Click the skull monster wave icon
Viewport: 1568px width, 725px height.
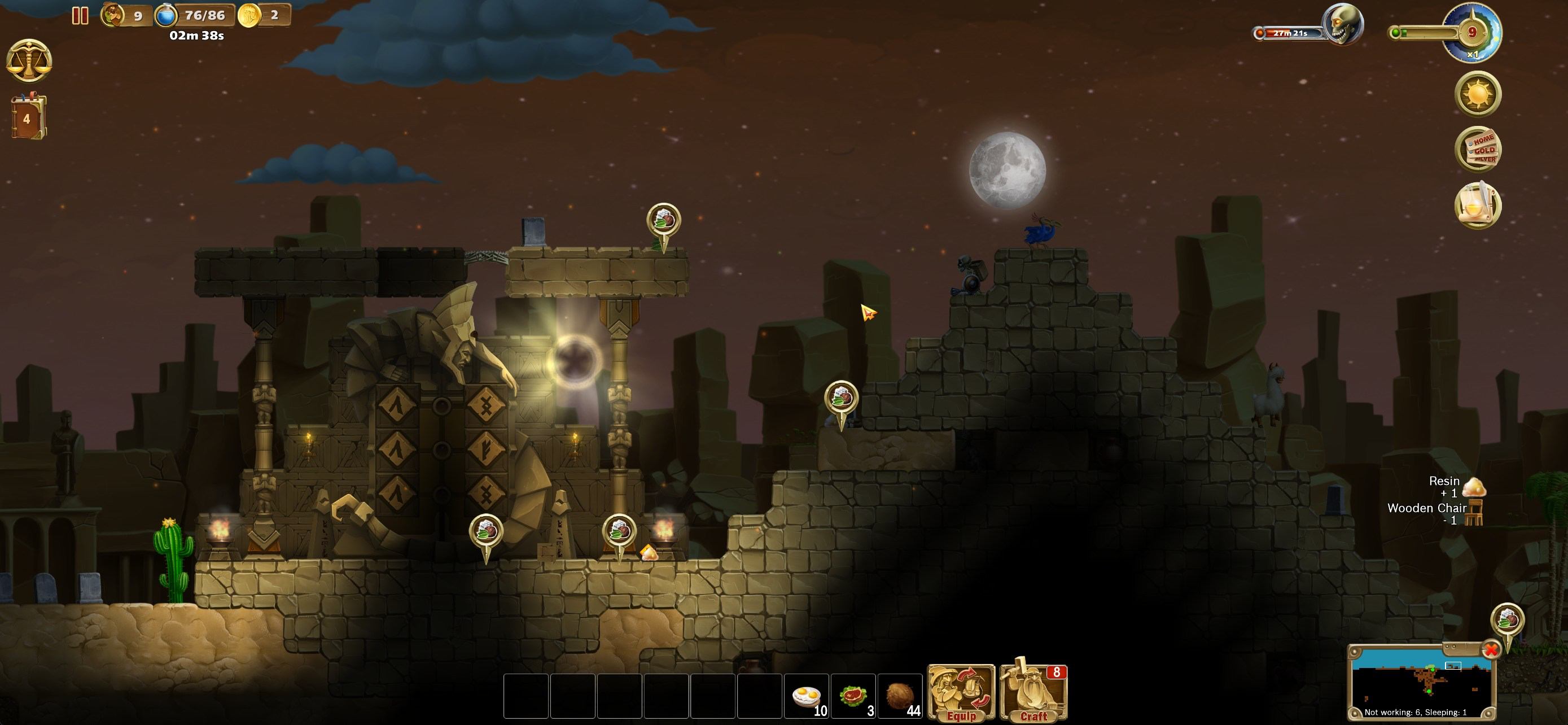pyautogui.click(x=1343, y=25)
